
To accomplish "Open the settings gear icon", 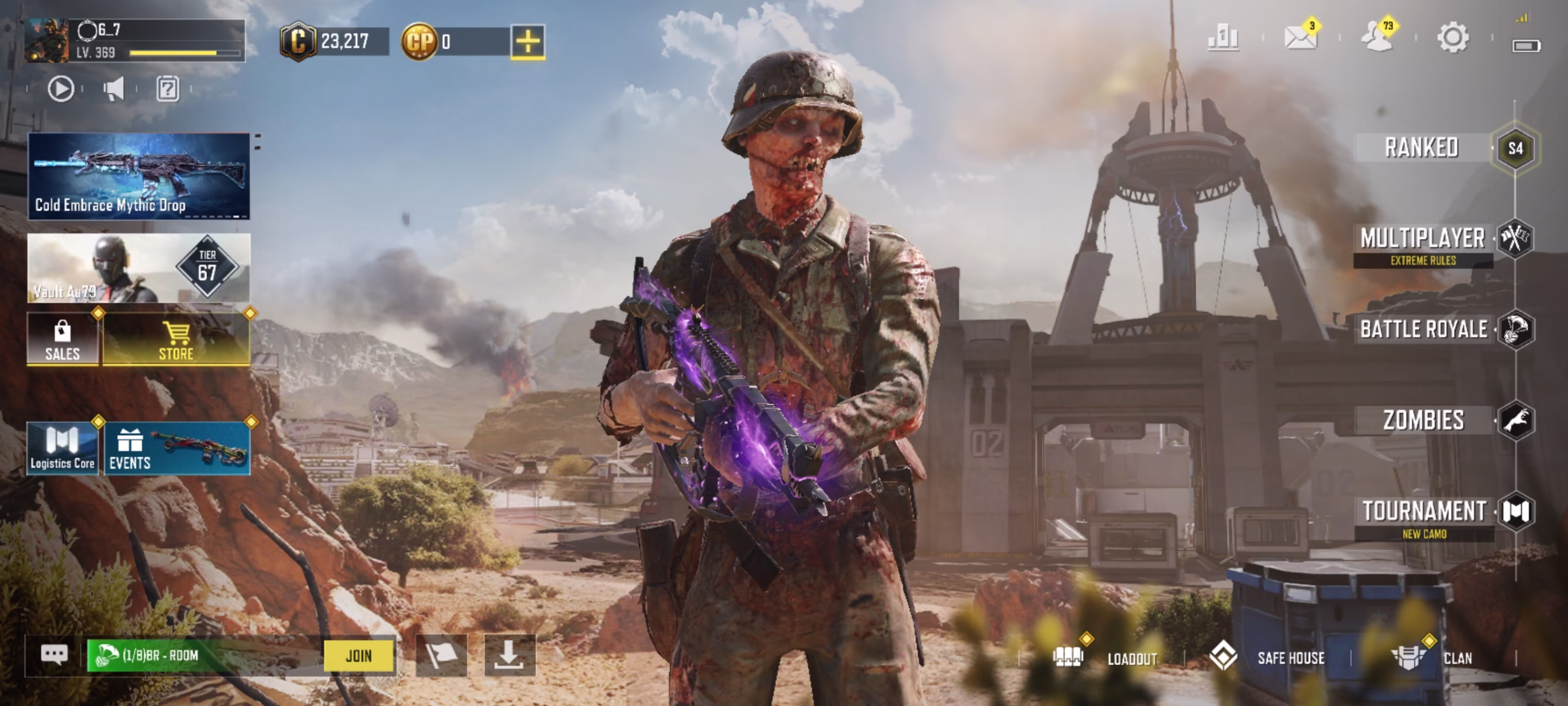I will (1452, 38).
